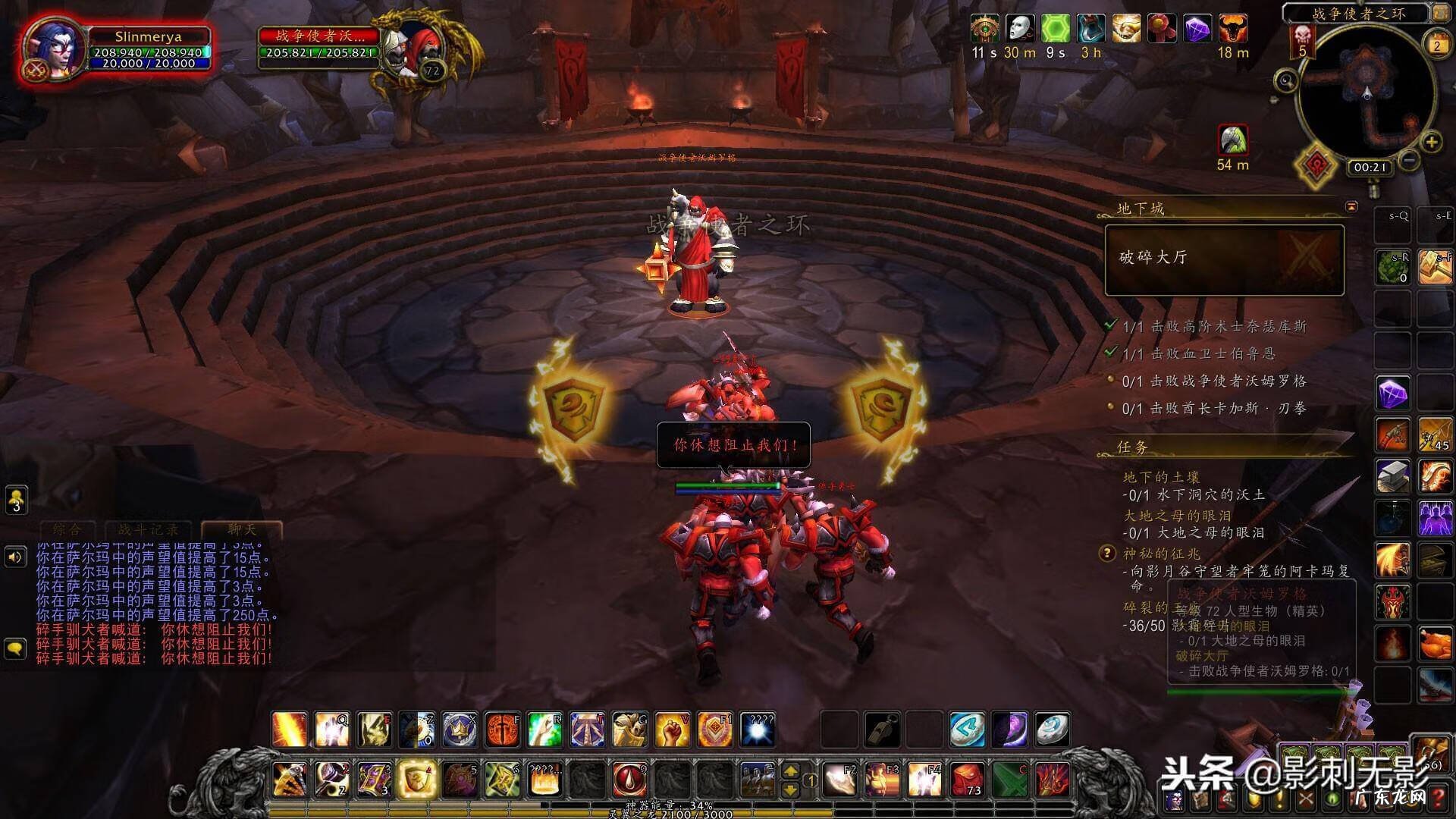Click the white mask buff icon
Image resolution: width=1456 pixels, height=819 pixels.
(x=1020, y=29)
